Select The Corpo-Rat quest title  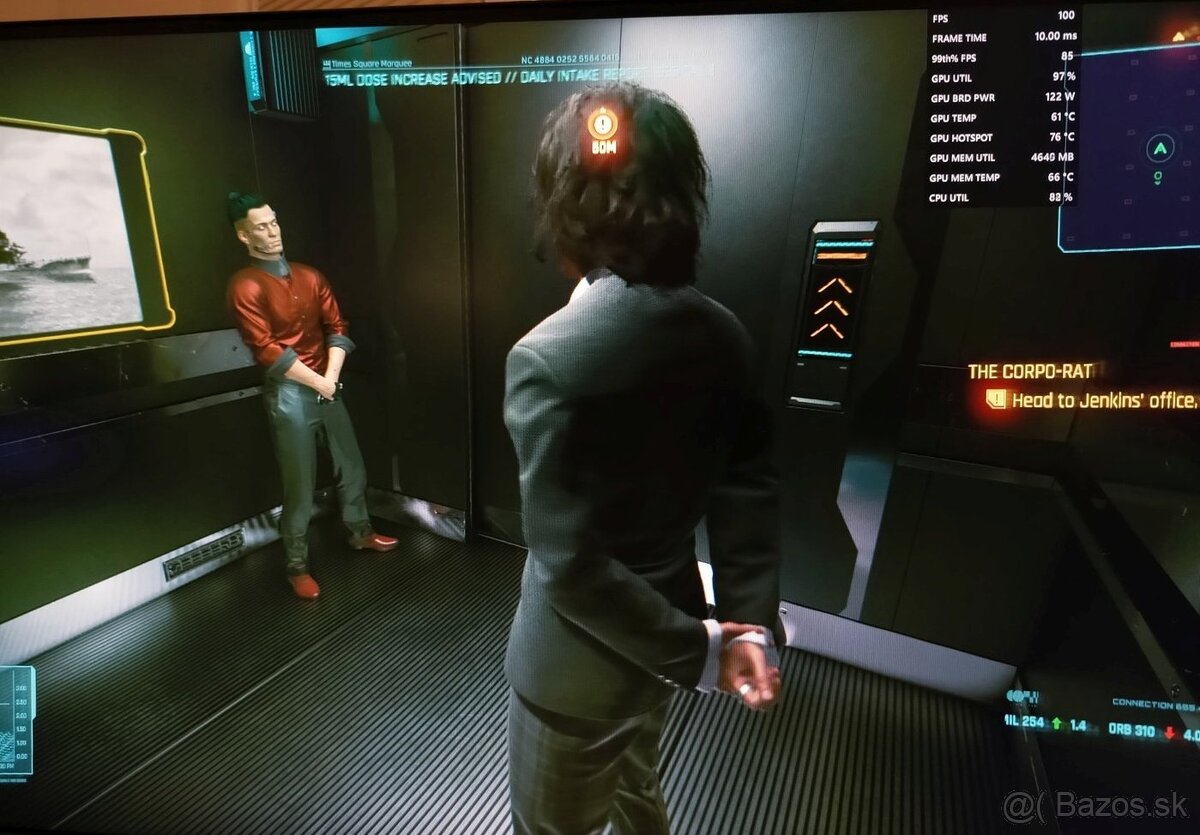coord(1030,371)
